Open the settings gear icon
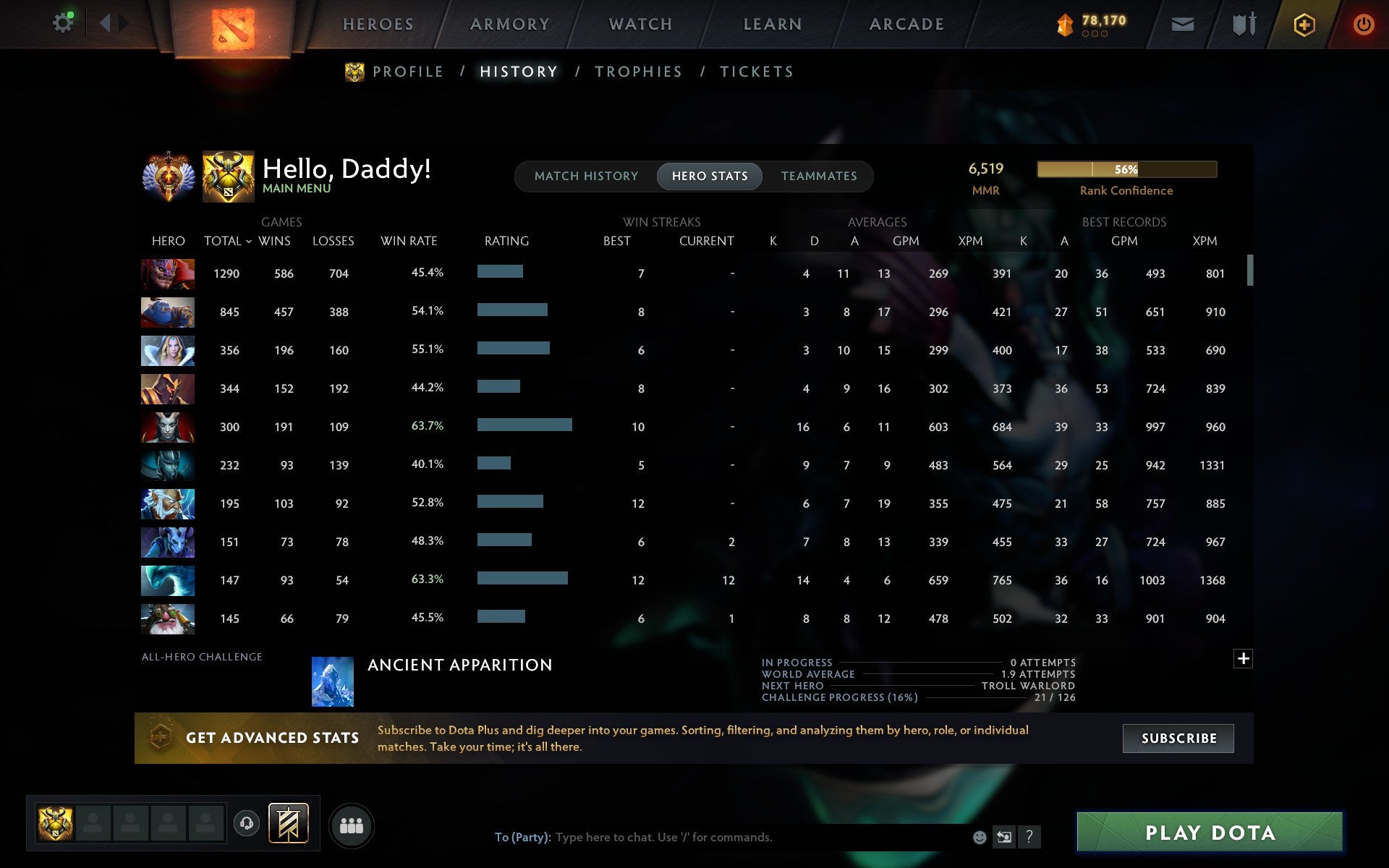The width and height of the screenshot is (1389, 868). coord(64,22)
